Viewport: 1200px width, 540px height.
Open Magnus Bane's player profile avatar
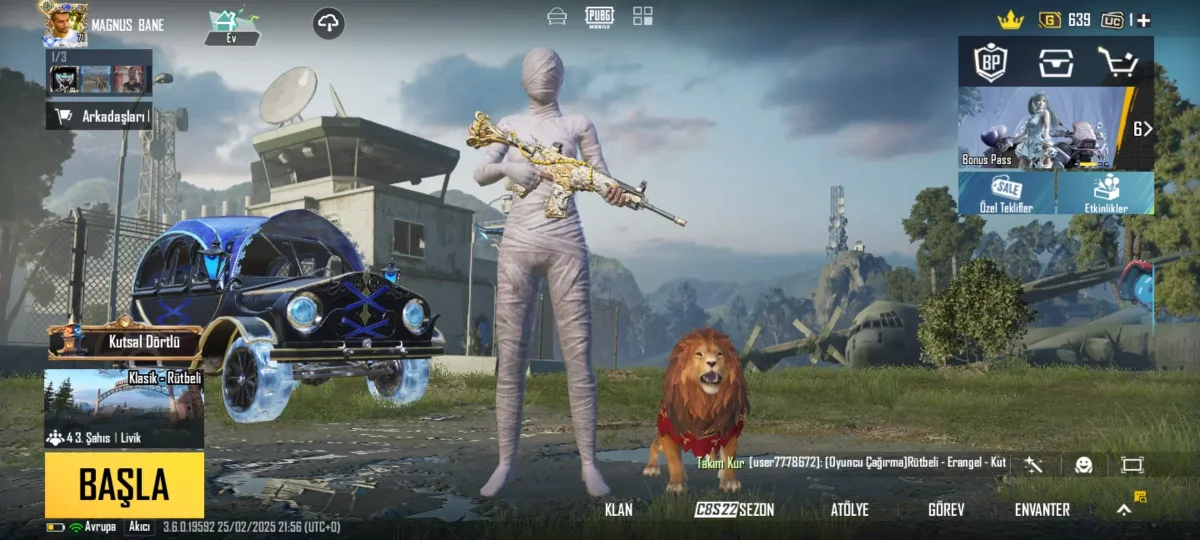[64, 24]
